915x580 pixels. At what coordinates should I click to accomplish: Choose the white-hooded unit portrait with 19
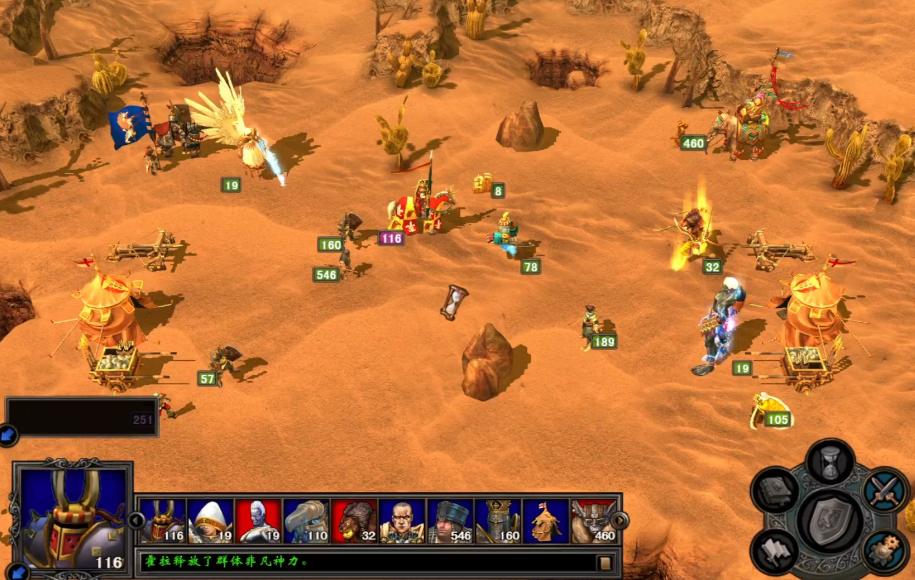click(210, 521)
